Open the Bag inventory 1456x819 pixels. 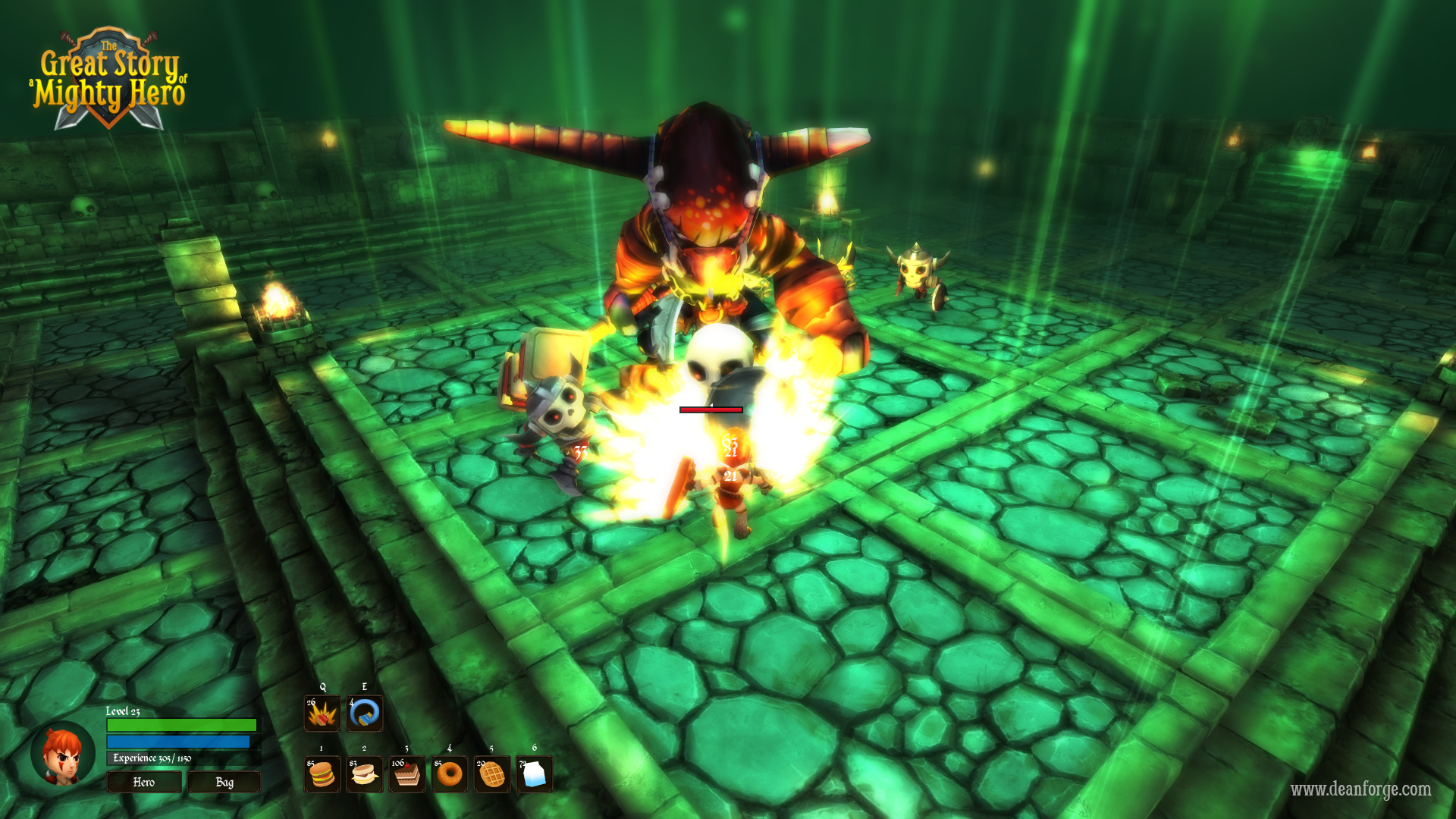pyautogui.click(x=224, y=782)
